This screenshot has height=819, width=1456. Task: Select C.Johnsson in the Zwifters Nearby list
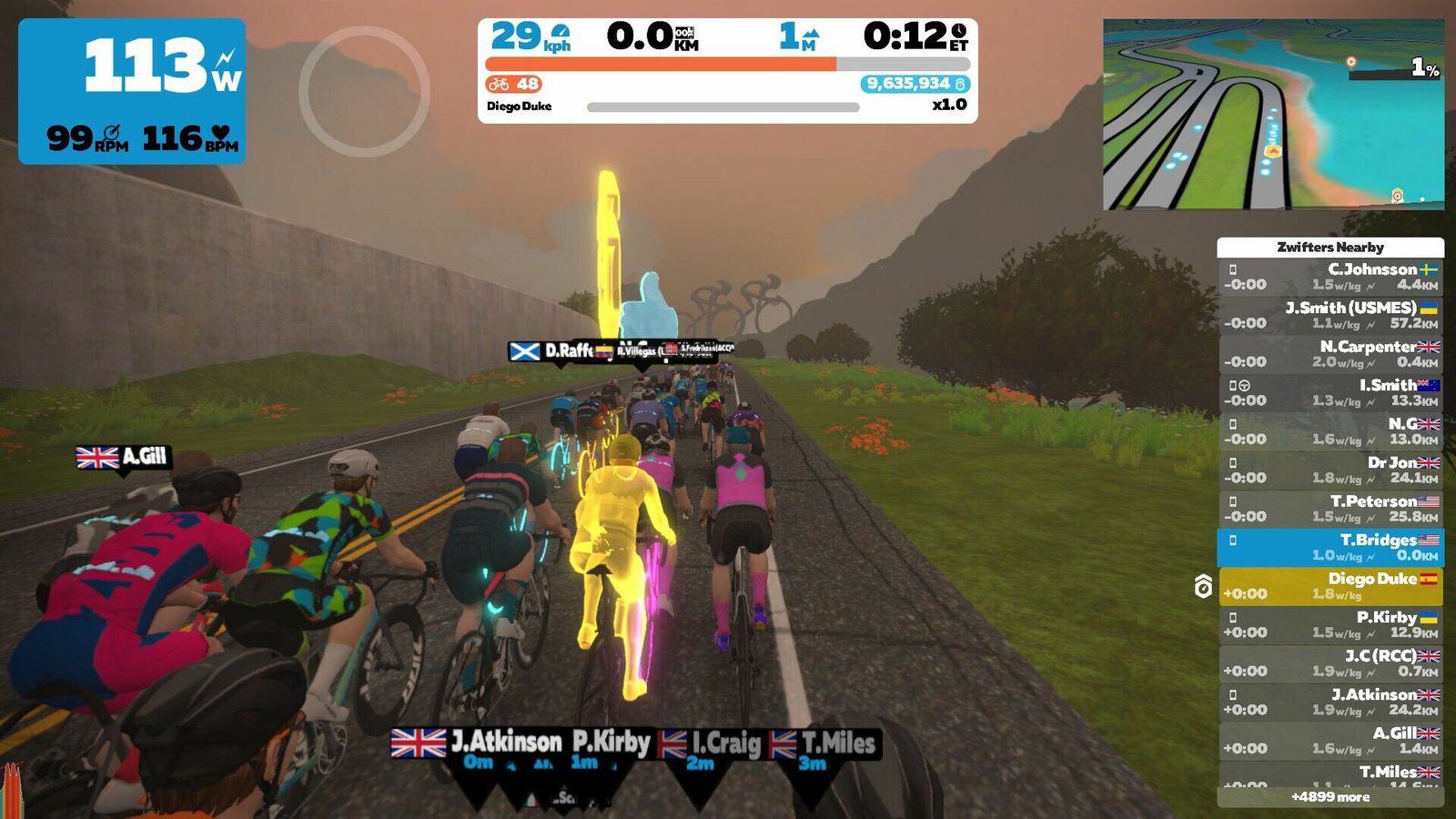coord(1330,277)
